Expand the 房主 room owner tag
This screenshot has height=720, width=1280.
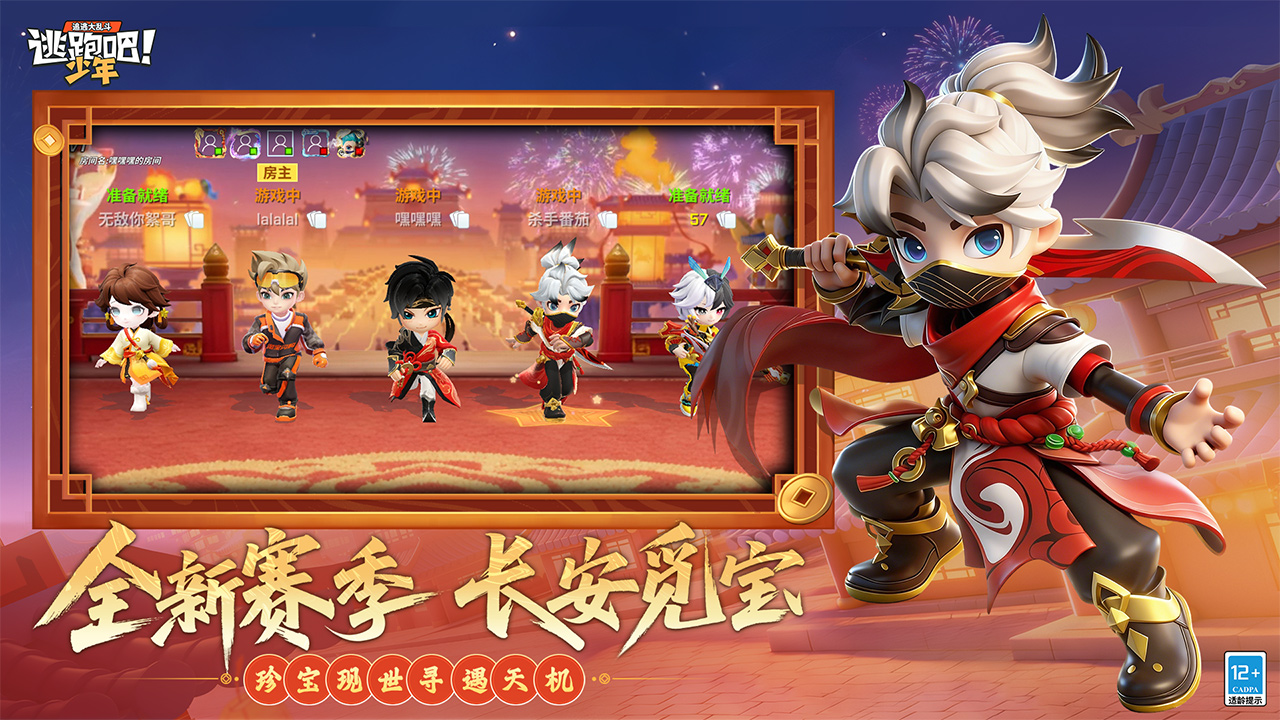click(x=276, y=172)
